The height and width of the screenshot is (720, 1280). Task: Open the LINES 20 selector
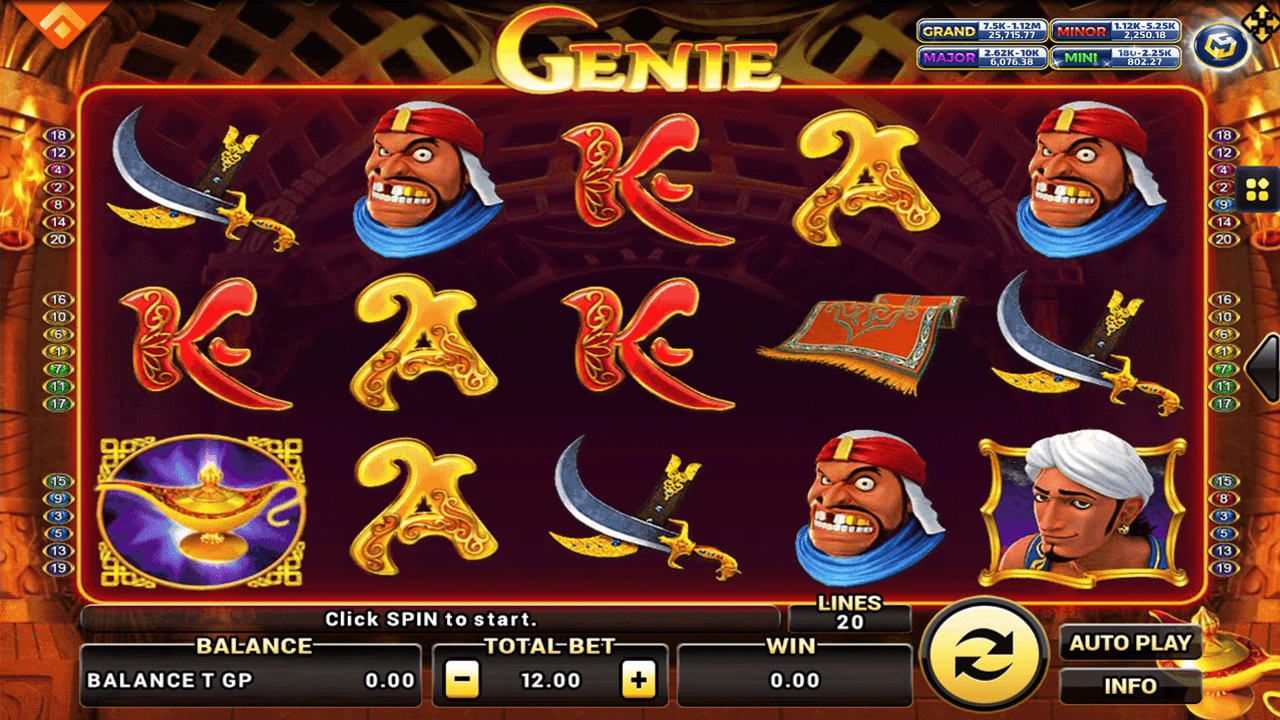tap(849, 611)
